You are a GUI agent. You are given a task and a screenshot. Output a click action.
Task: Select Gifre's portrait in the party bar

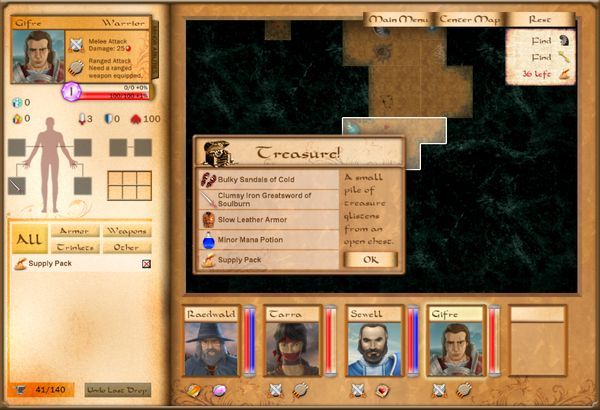(x=454, y=343)
